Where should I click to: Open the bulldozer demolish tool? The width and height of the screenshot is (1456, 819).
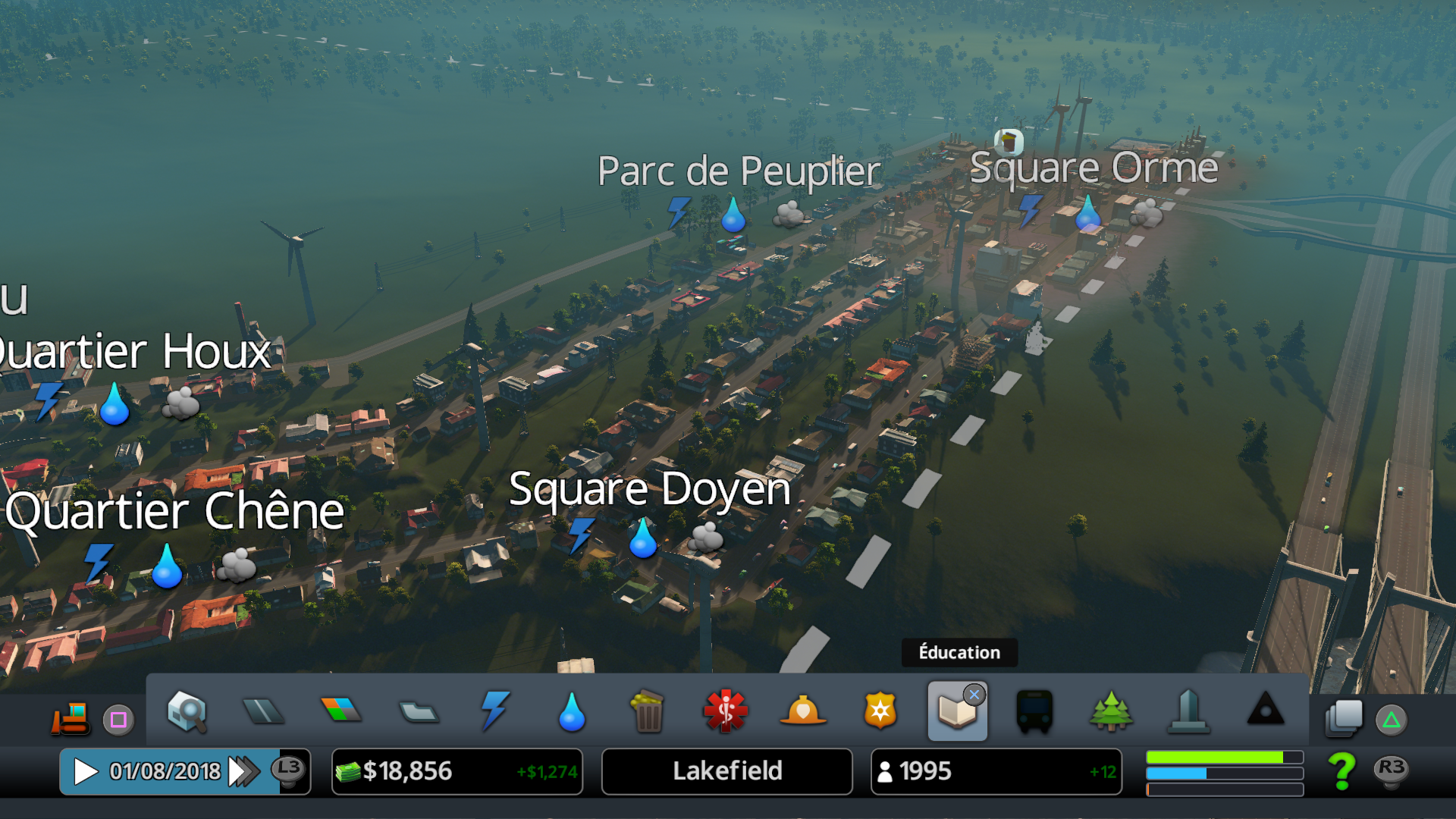71,717
